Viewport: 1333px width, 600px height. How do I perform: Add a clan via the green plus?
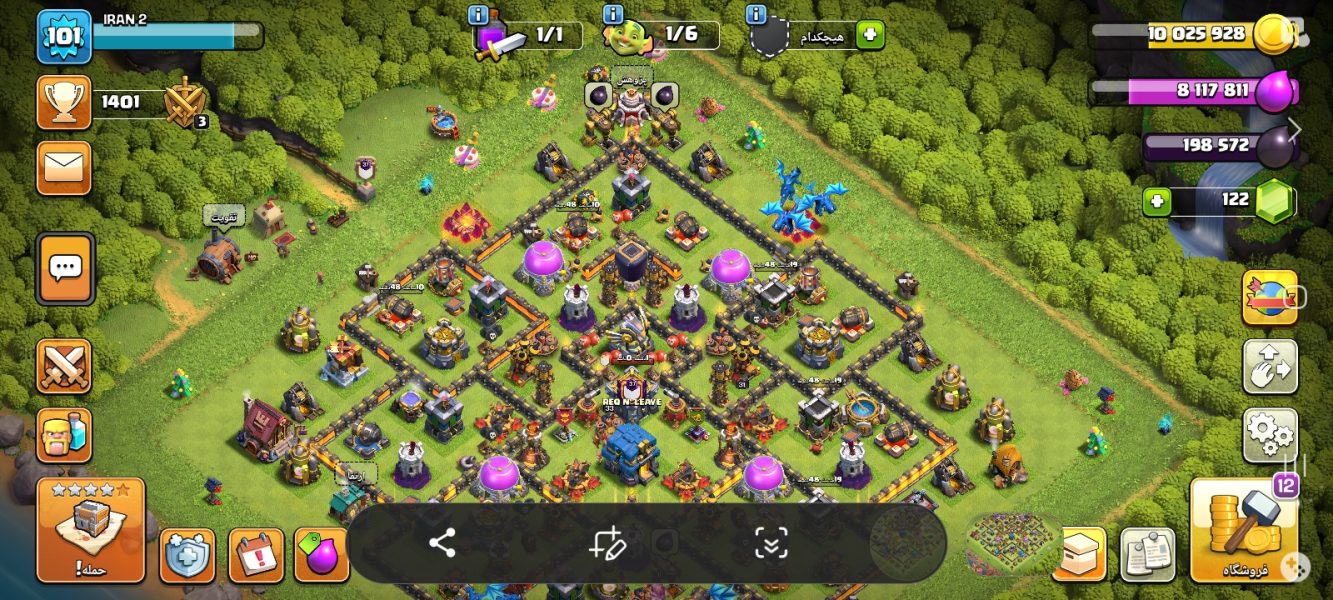[870, 35]
